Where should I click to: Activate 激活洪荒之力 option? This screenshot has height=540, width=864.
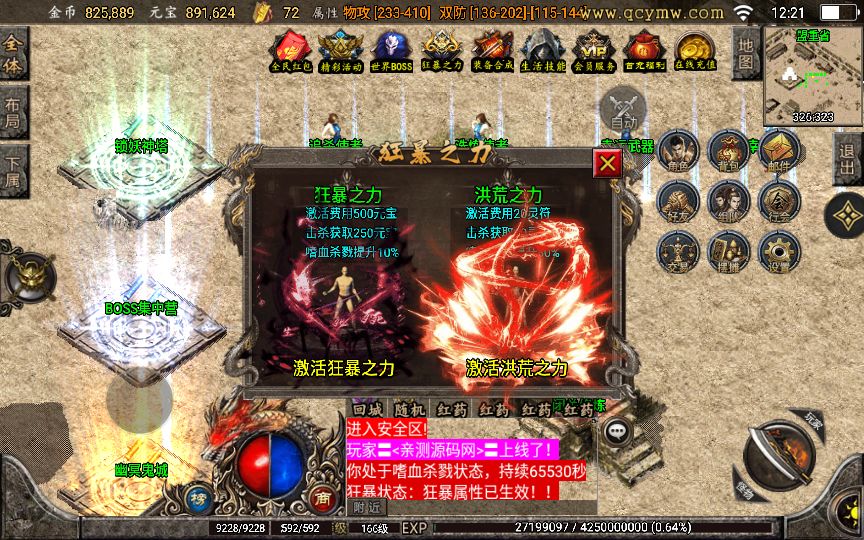coord(516,368)
